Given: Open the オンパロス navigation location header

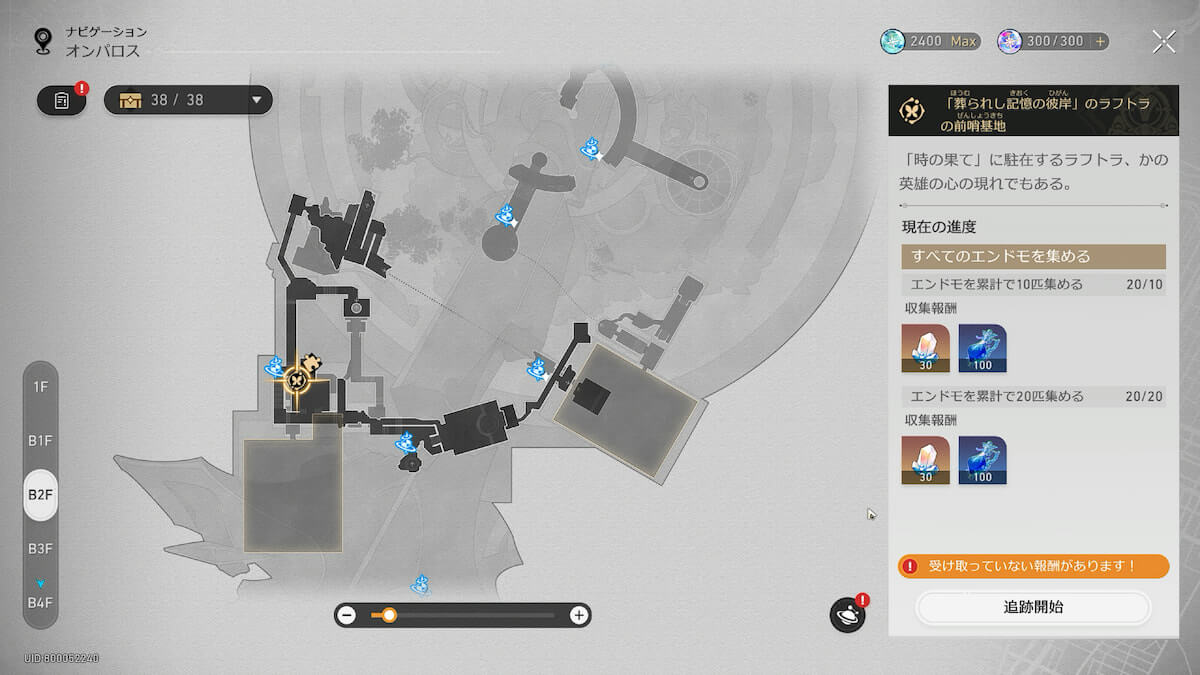Looking at the screenshot, I should tap(103, 50).
